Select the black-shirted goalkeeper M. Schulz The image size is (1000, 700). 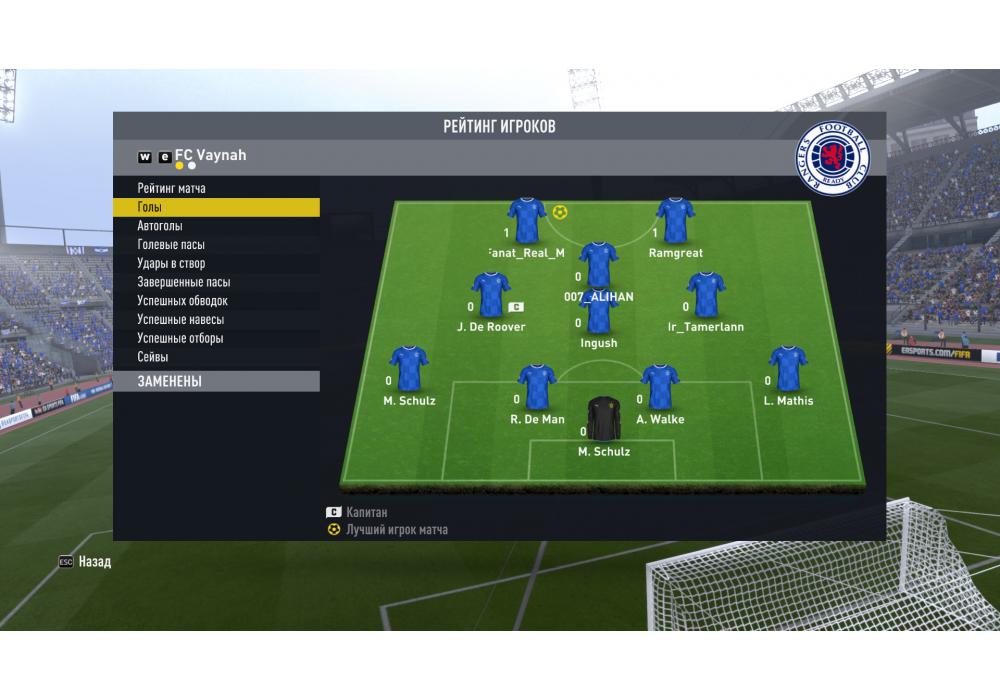603,420
